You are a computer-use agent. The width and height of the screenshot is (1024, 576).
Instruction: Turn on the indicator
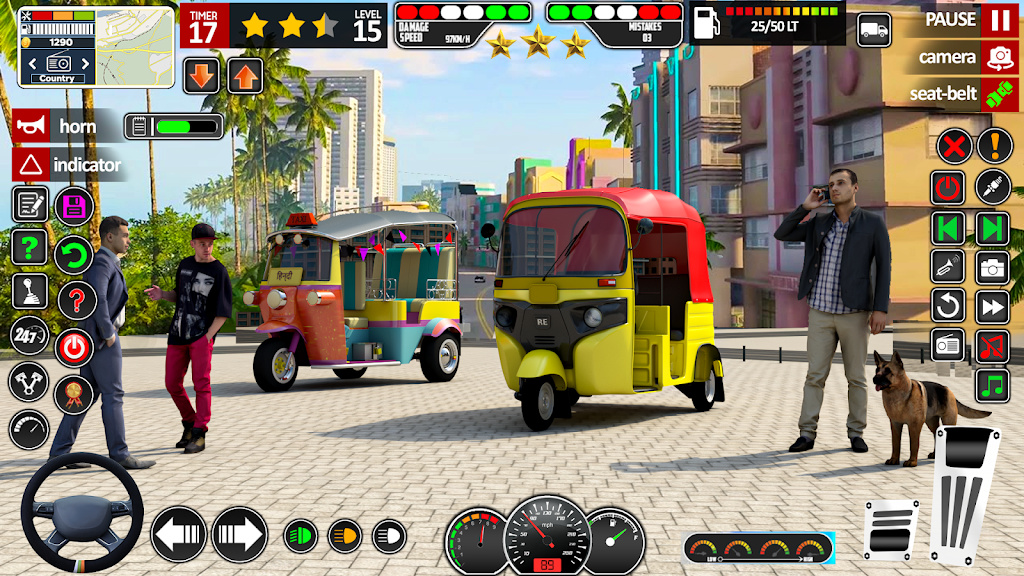[x=31, y=165]
